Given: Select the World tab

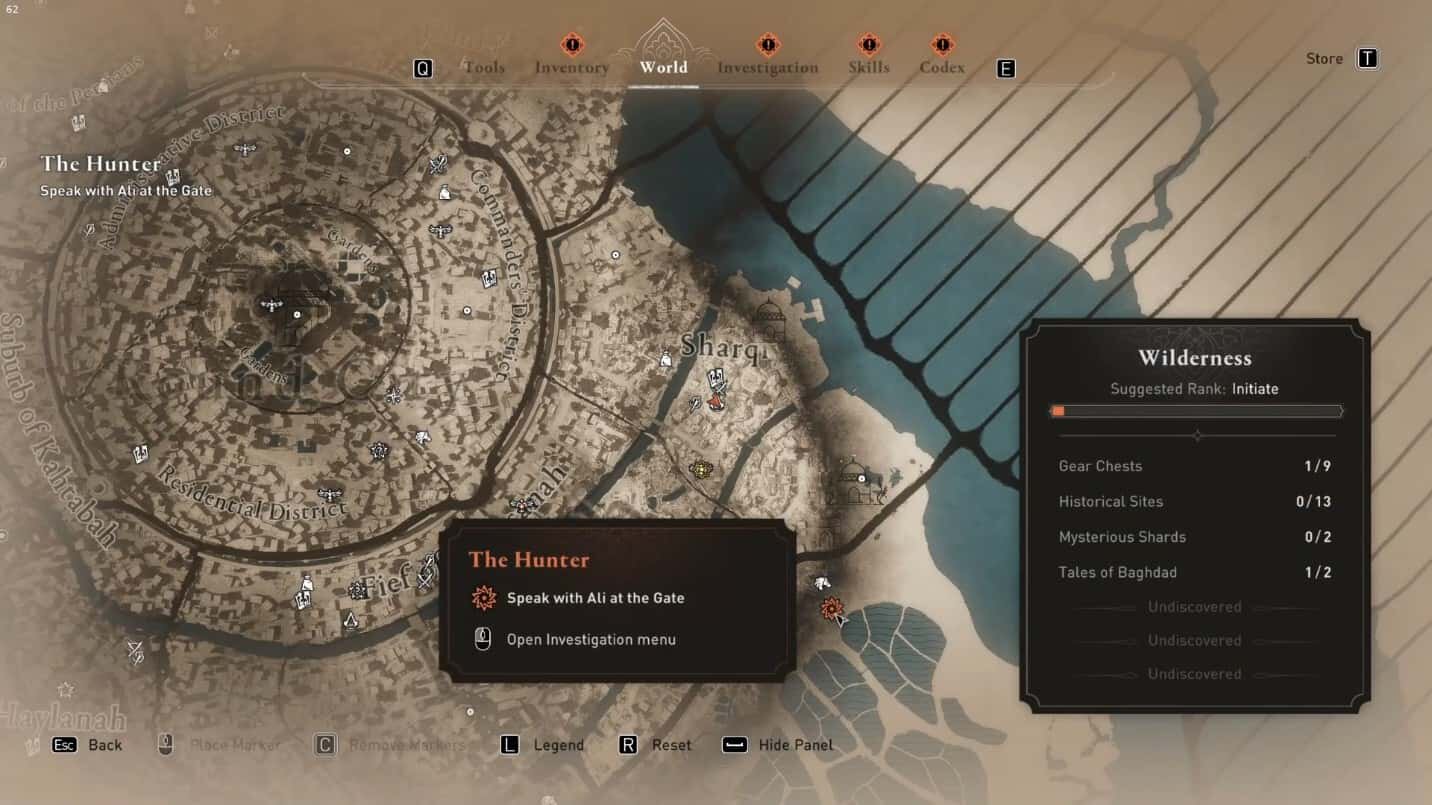Looking at the screenshot, I should (664, 68).
